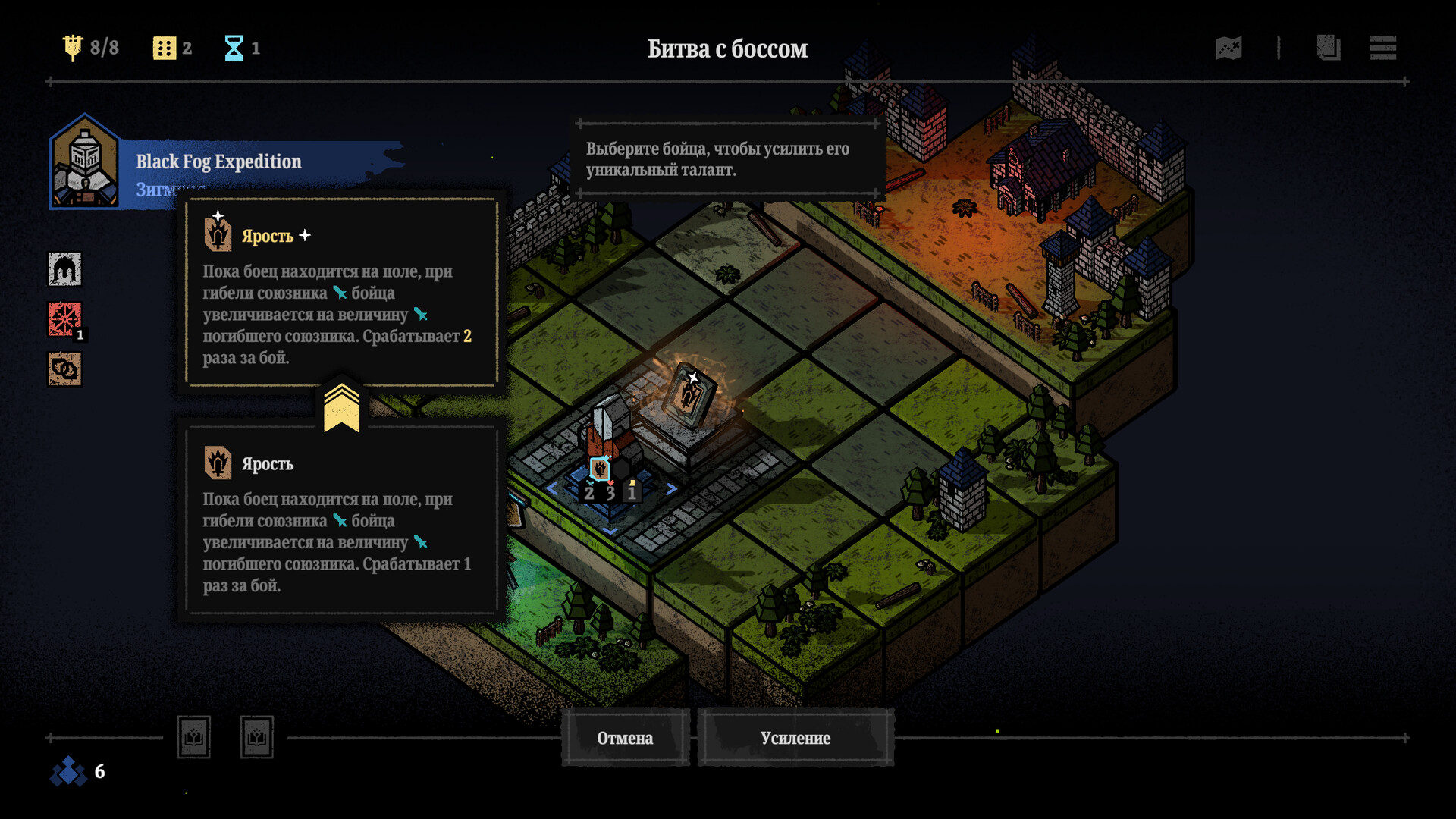Click the knight commander portrait
The width and height of the screenshot is (1456, 819).
click(84, 163)
